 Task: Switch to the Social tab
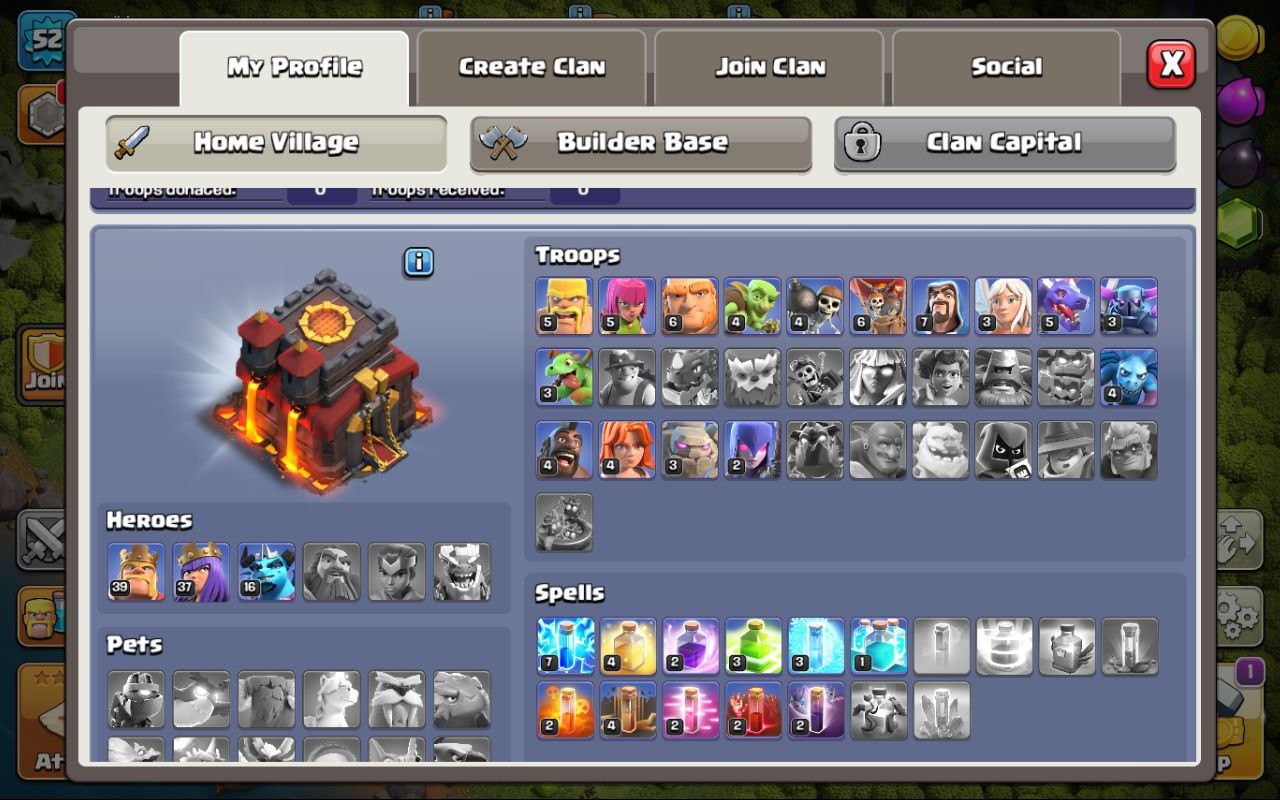click(1006, 66)
